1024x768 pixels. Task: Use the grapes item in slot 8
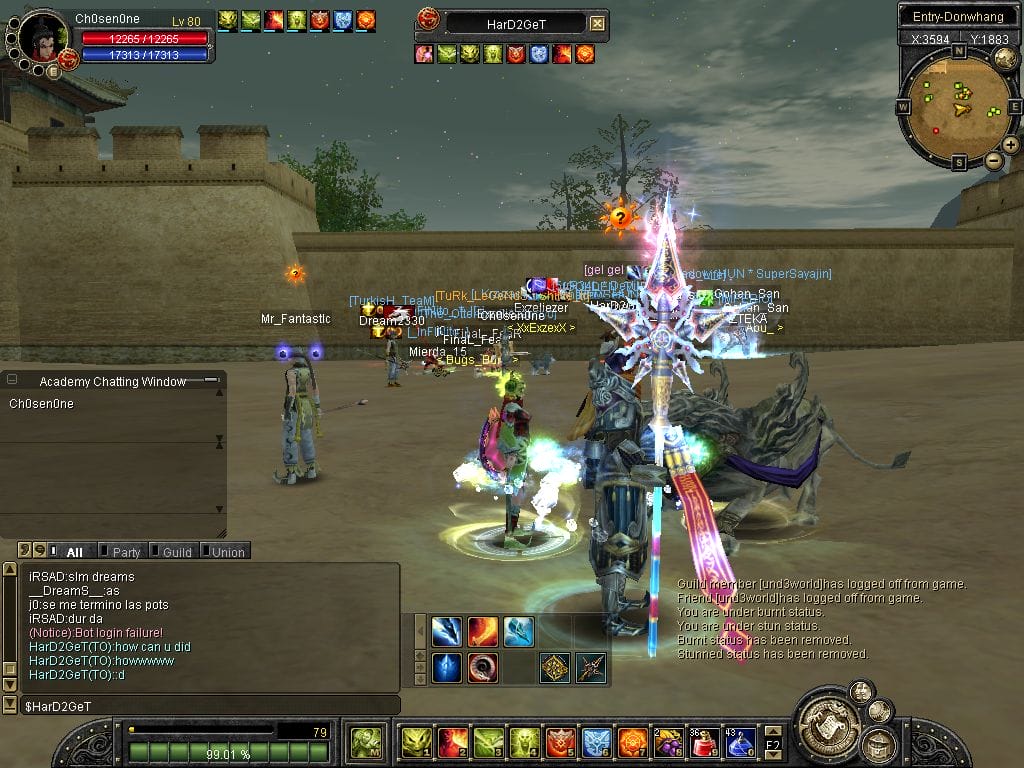coord(667,743)
